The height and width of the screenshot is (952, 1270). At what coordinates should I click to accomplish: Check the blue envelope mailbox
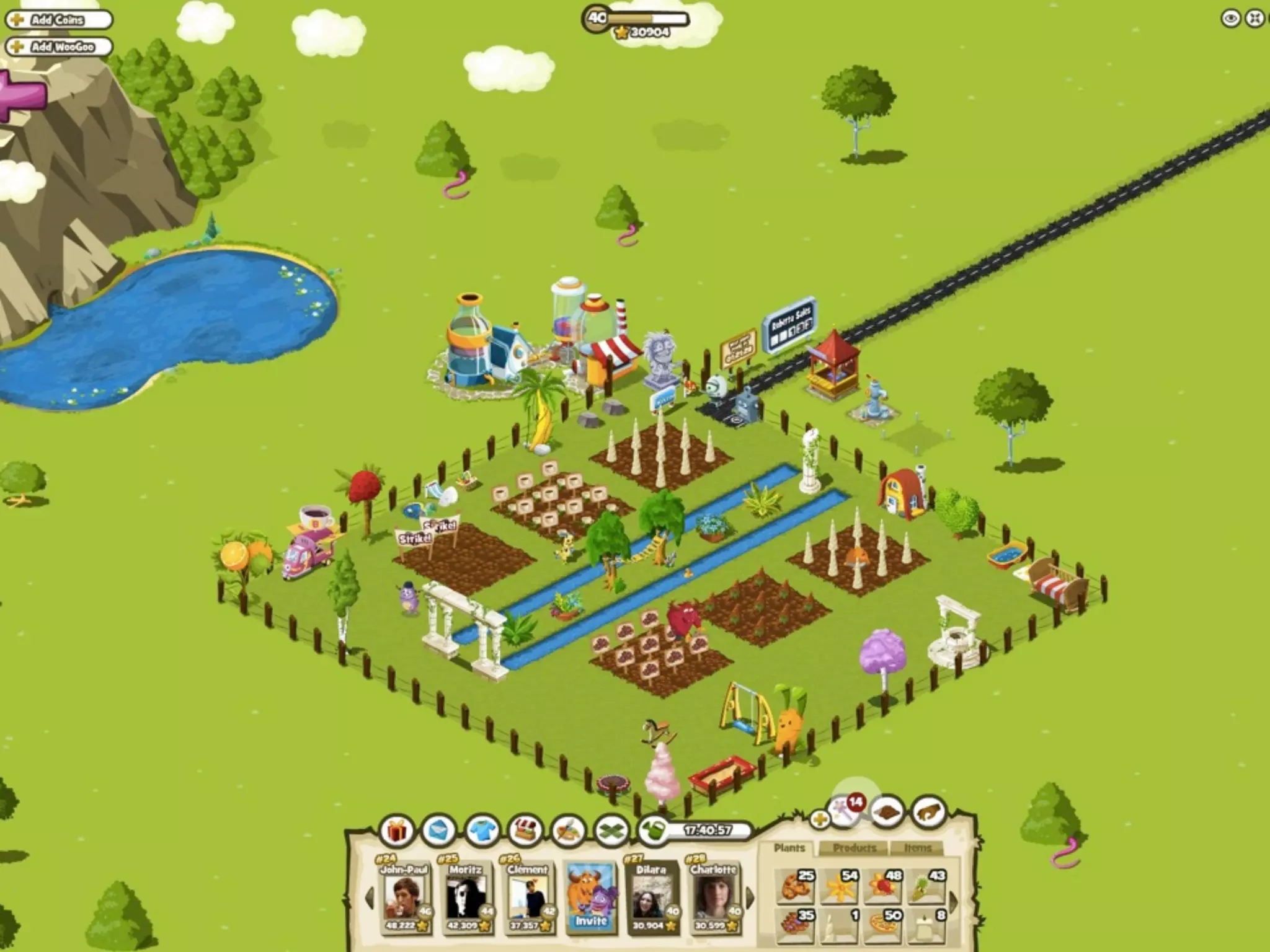439,831
